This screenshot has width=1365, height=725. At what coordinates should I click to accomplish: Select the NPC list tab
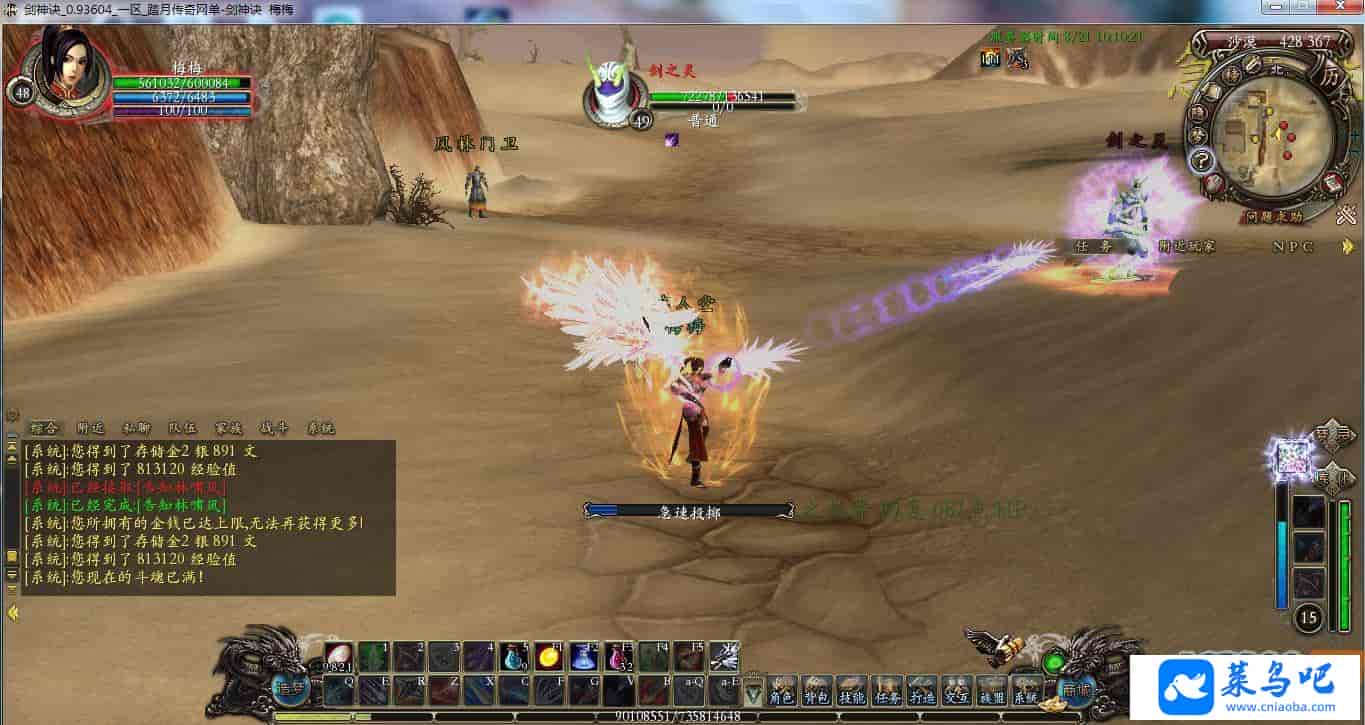coord(1294,246)
